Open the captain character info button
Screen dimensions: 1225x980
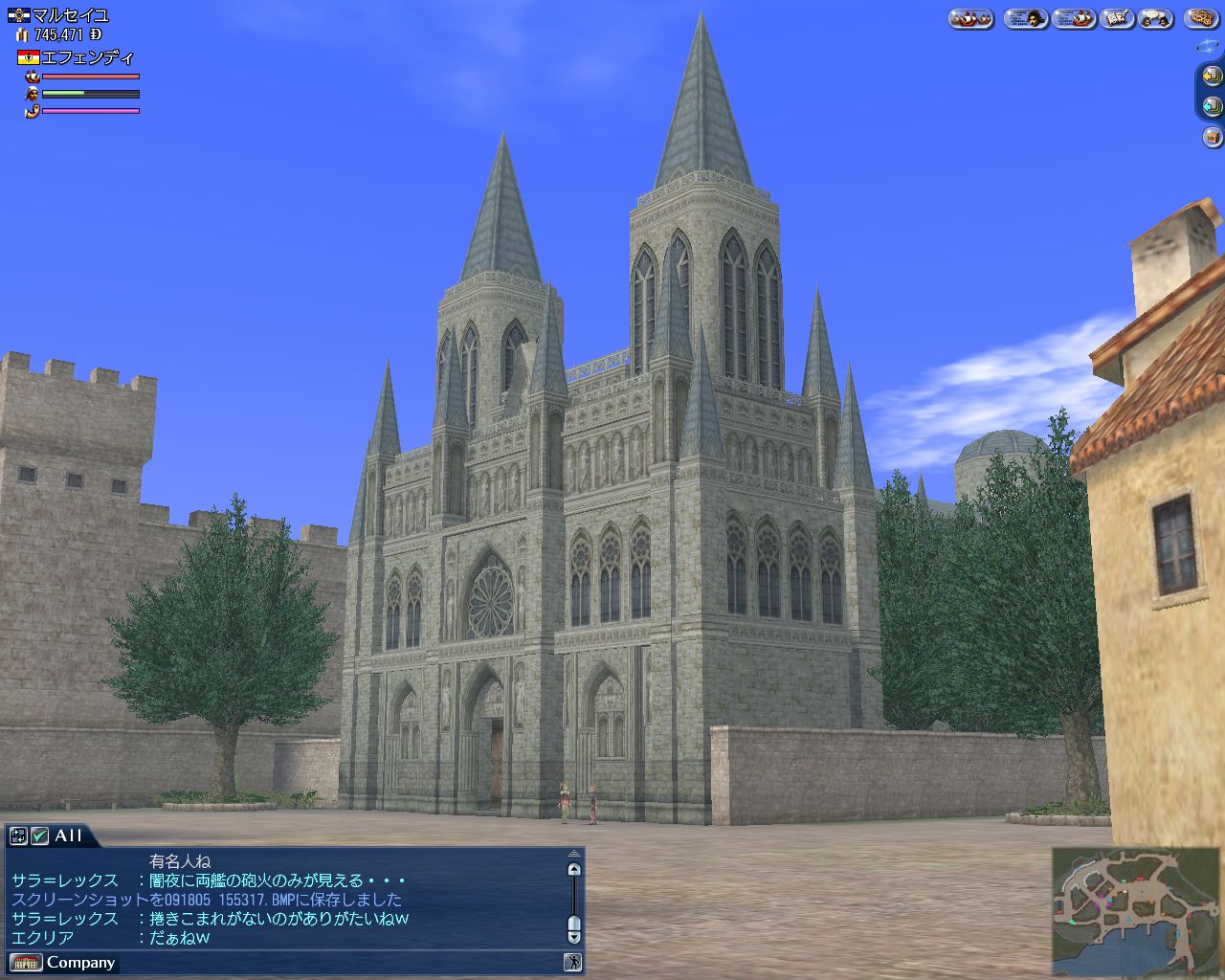1026,18
